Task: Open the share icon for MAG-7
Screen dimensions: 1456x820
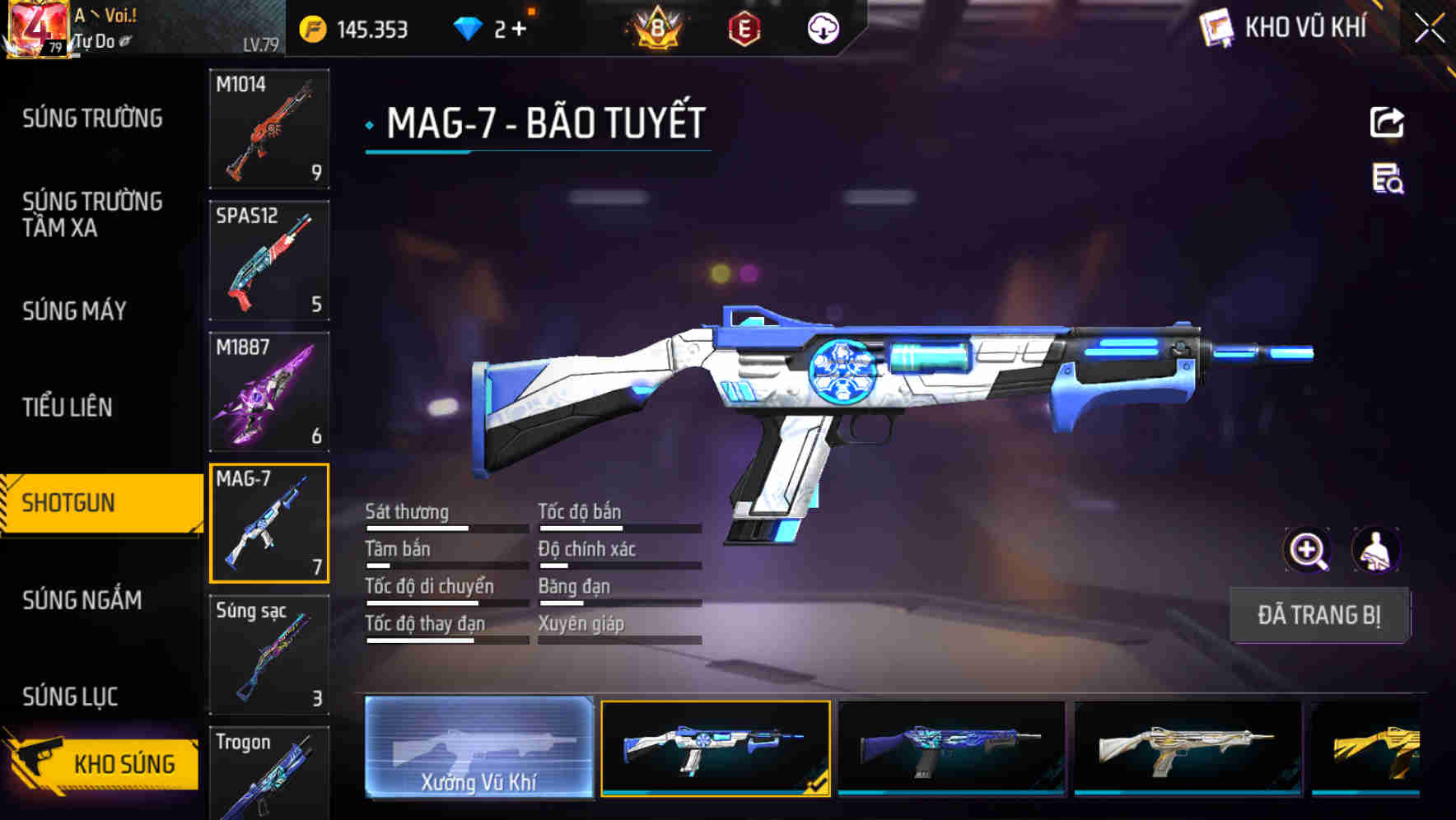Action: point(1387,122)
